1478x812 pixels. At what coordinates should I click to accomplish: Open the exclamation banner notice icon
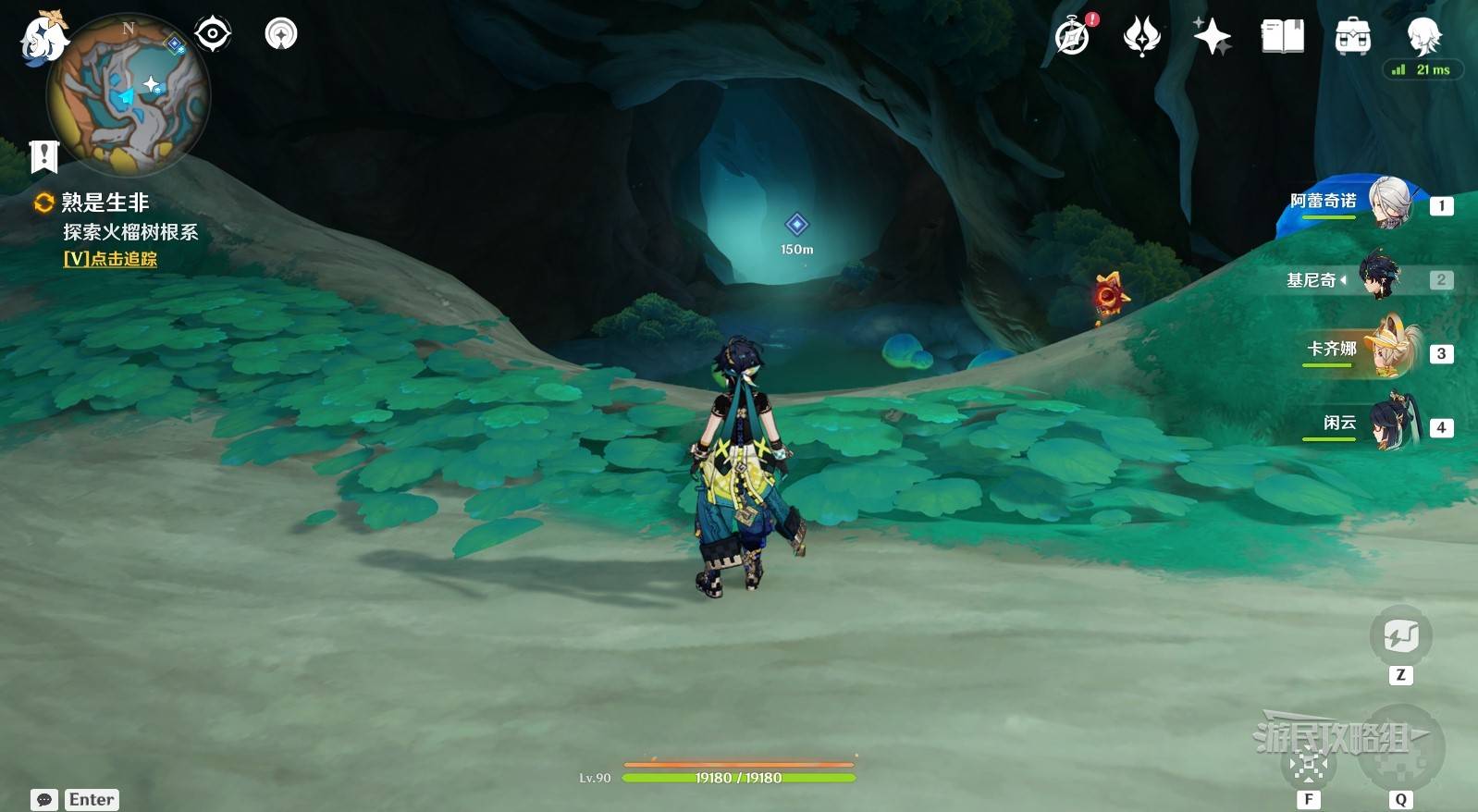click(43, 157)
